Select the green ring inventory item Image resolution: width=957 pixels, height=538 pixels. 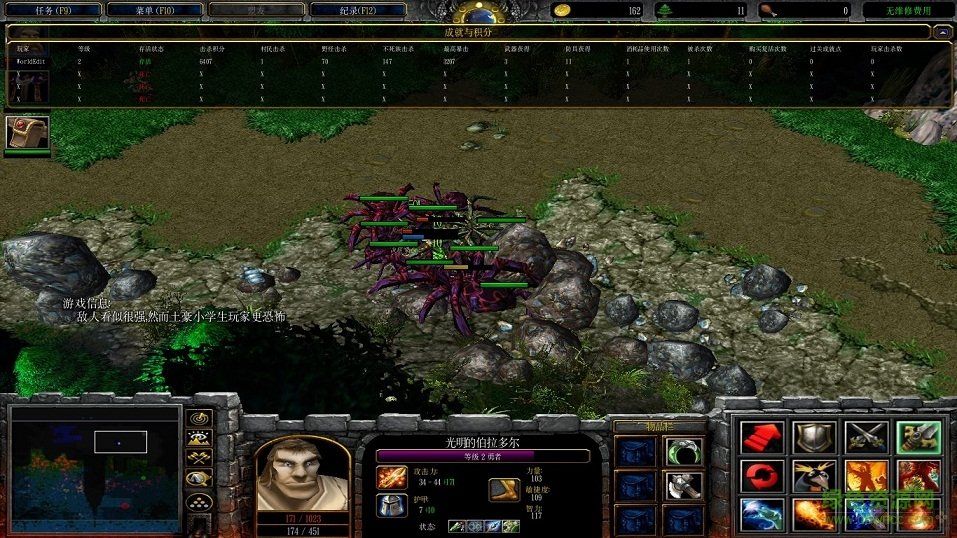pyautogui.click(x=683, y=451)
